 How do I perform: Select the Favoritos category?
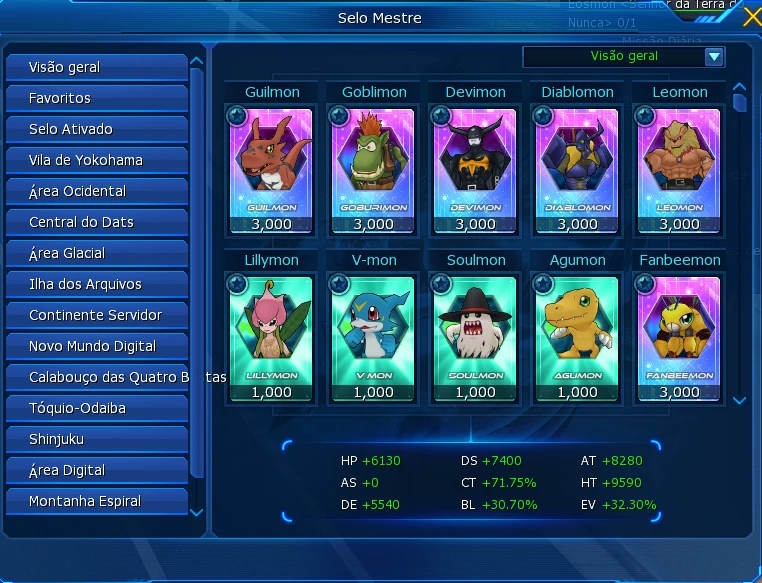point(96,98)
